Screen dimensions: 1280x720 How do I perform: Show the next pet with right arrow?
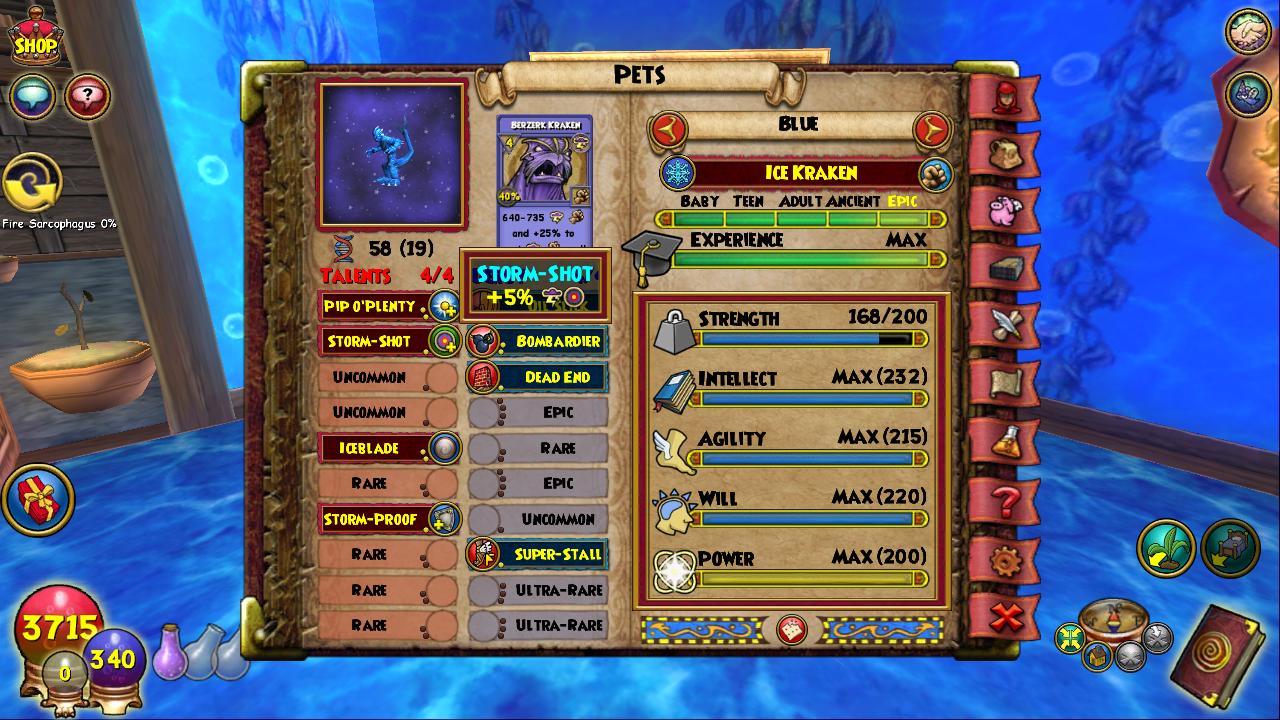pyautogui.click(x=931, y=129)
